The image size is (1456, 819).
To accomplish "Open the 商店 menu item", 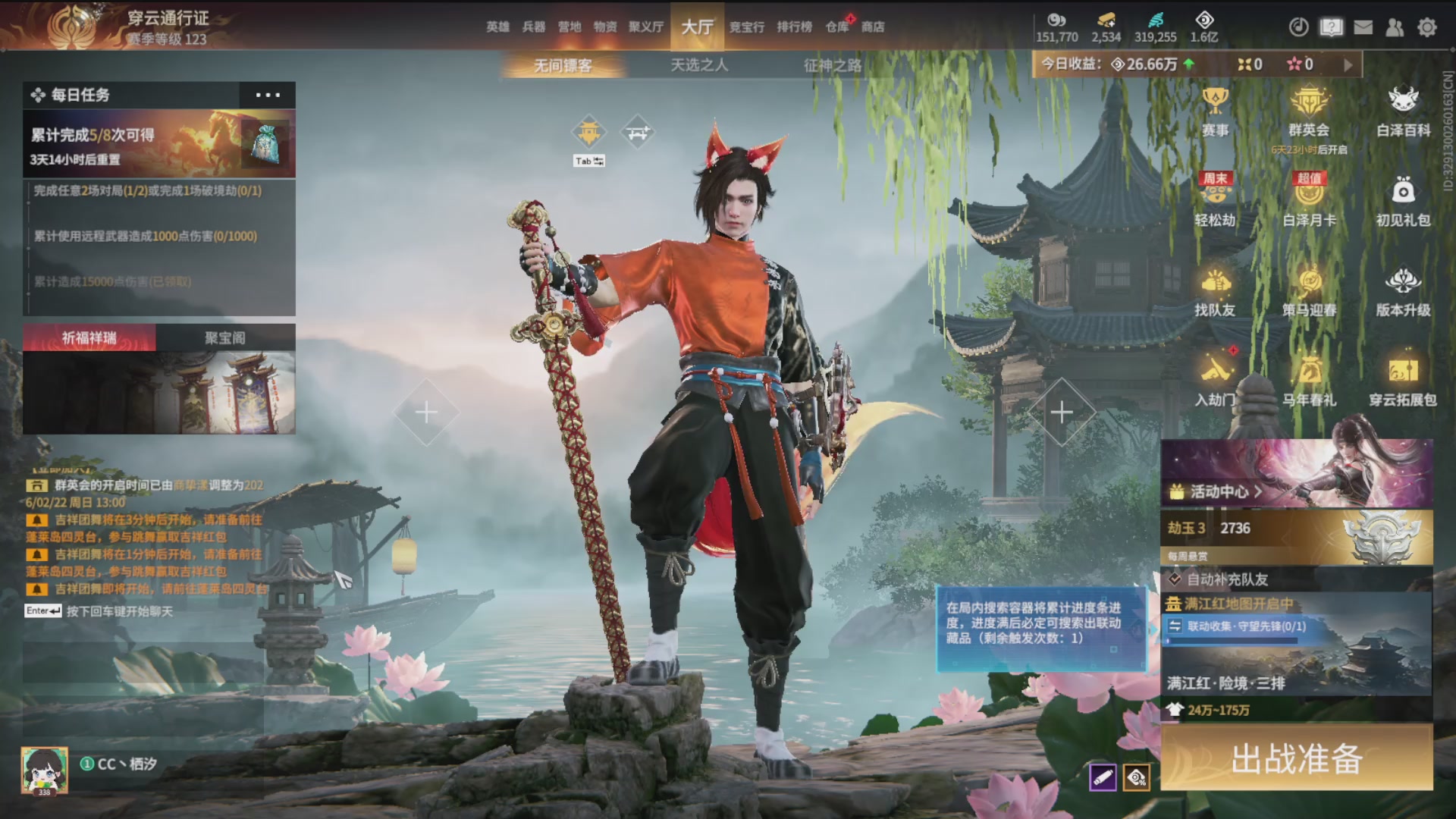I will [x=874, y=27].
